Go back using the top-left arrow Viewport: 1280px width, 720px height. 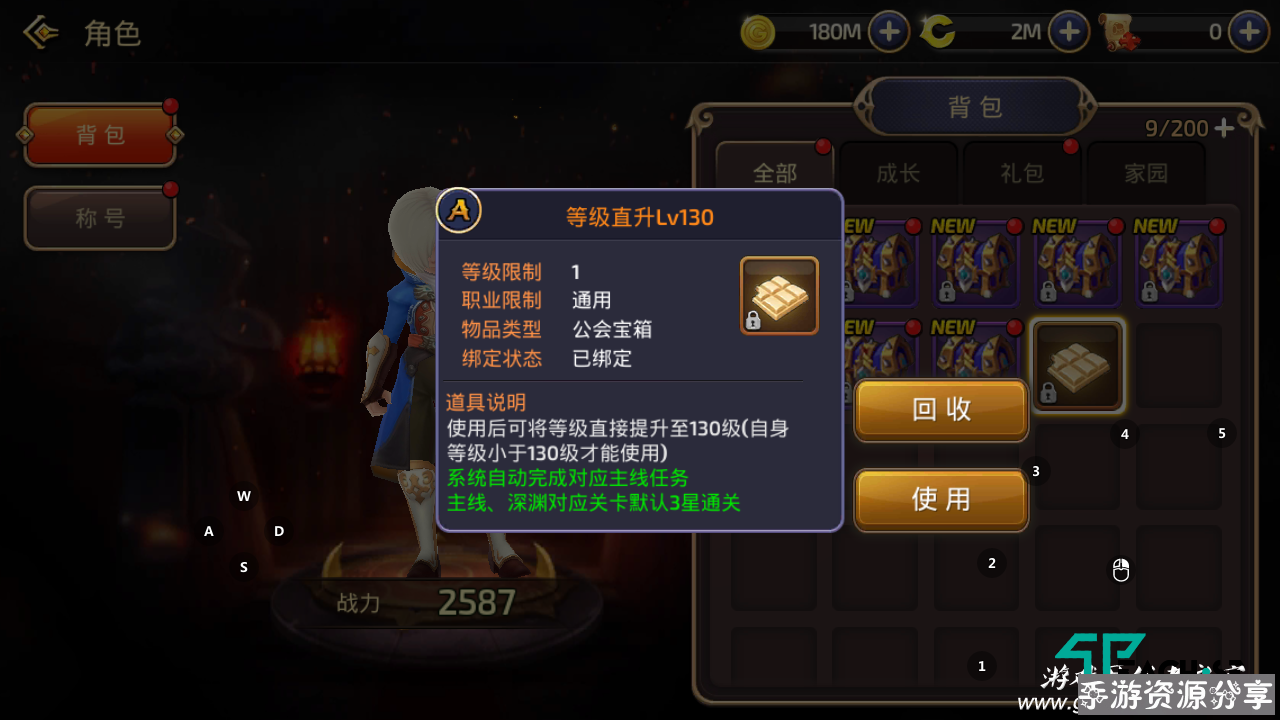(x=41, y=33)
